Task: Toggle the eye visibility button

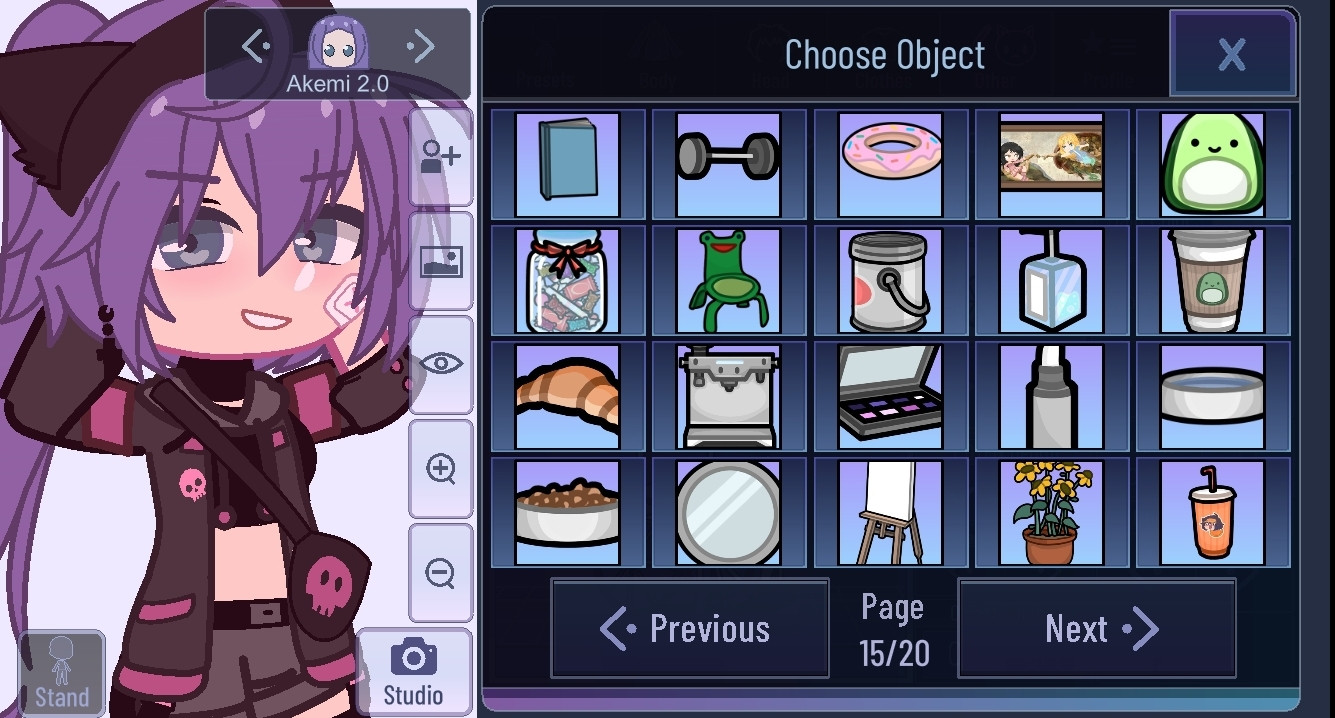Action: coord(441,364)
